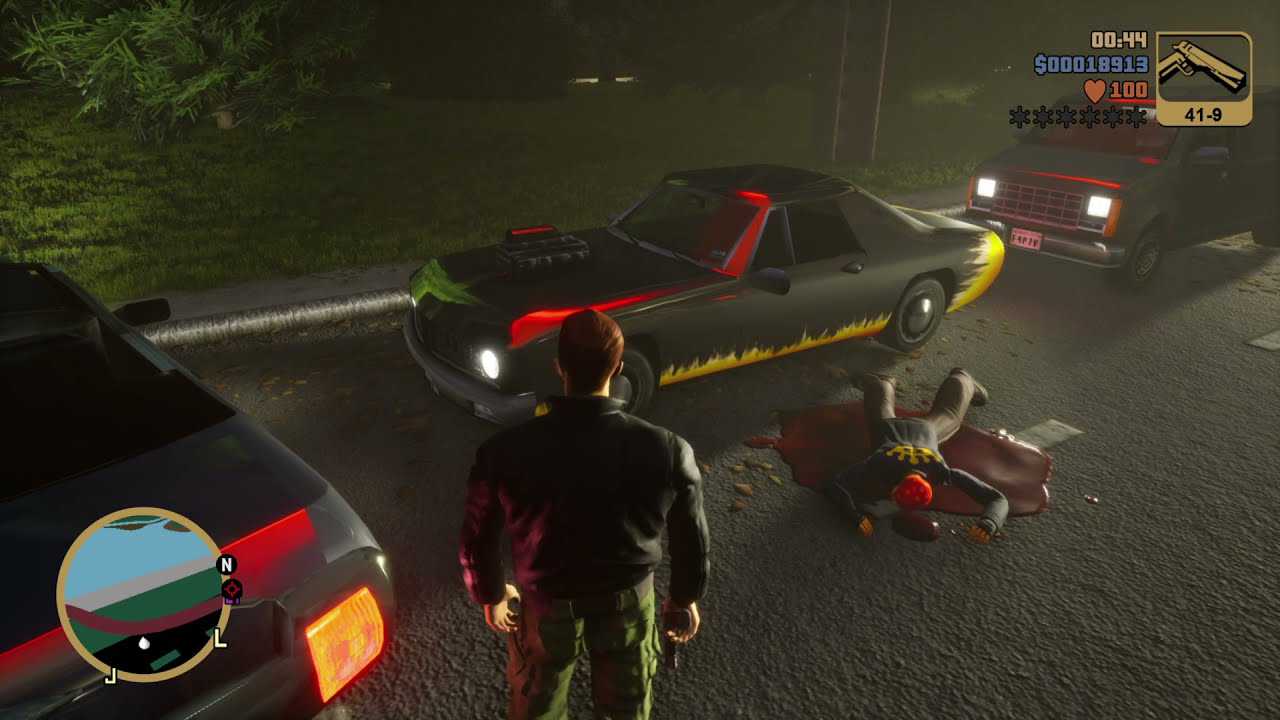Click the circular minimap
The width and height of the screenshot is (1280, 720).
coord(140,594)
